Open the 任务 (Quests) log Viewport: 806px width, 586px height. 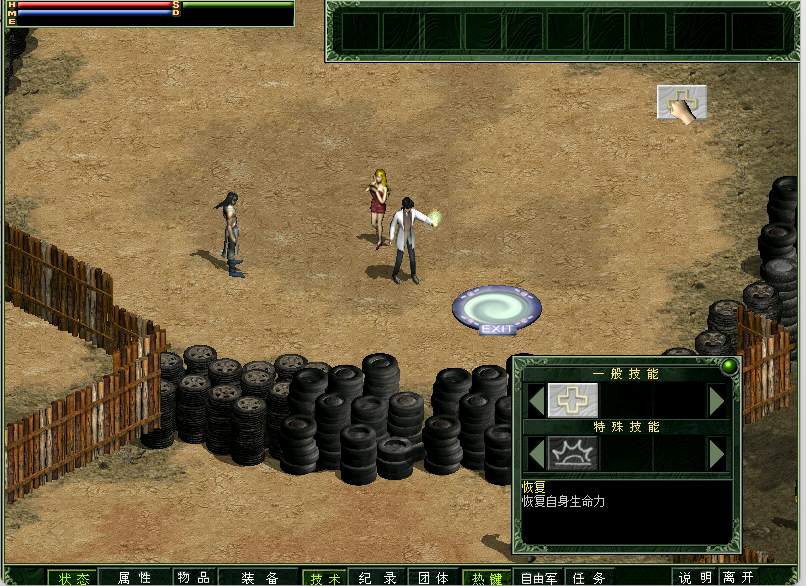[x=591, y=577]
